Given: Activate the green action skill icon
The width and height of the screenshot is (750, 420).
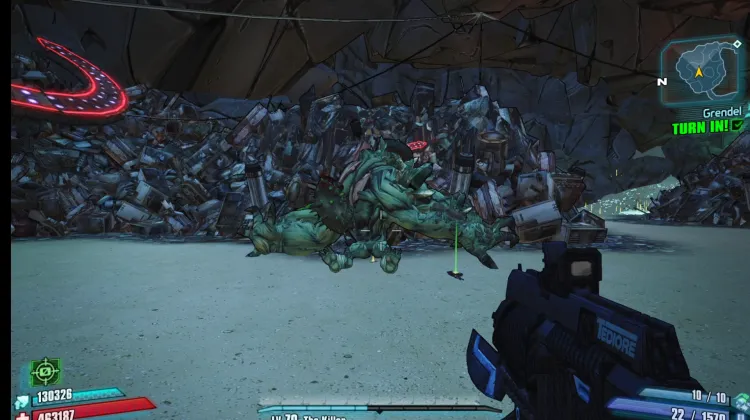Looking at the screenshot, I should point(45,373).
